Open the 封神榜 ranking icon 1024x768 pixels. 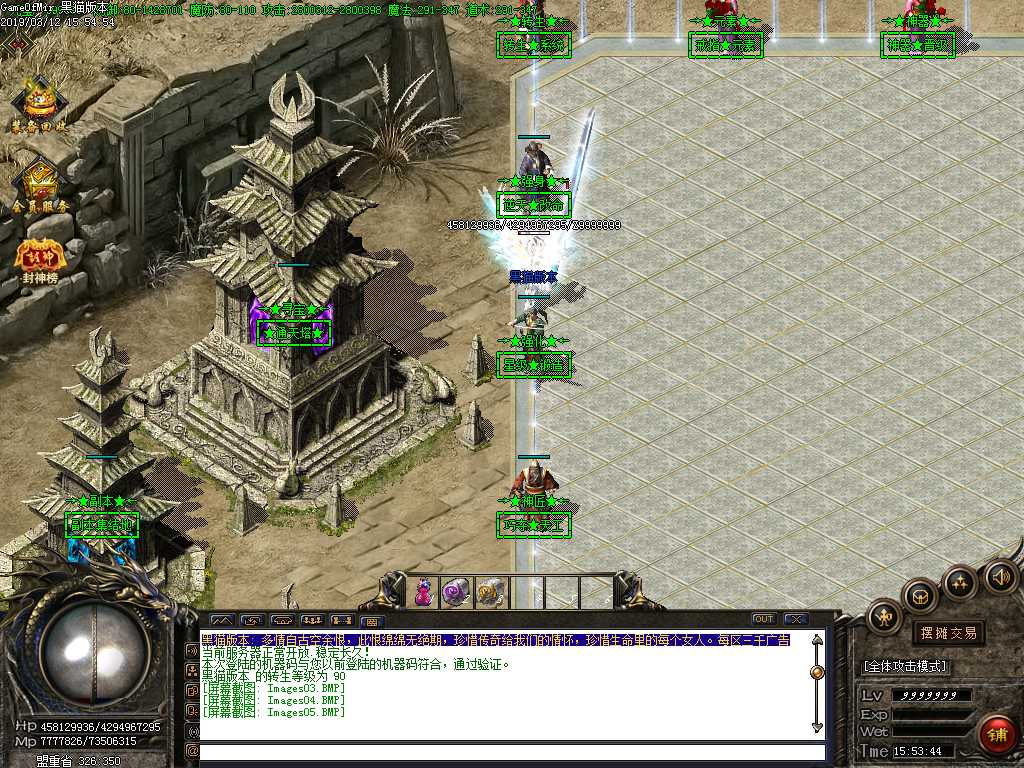(x=40, y=258)
